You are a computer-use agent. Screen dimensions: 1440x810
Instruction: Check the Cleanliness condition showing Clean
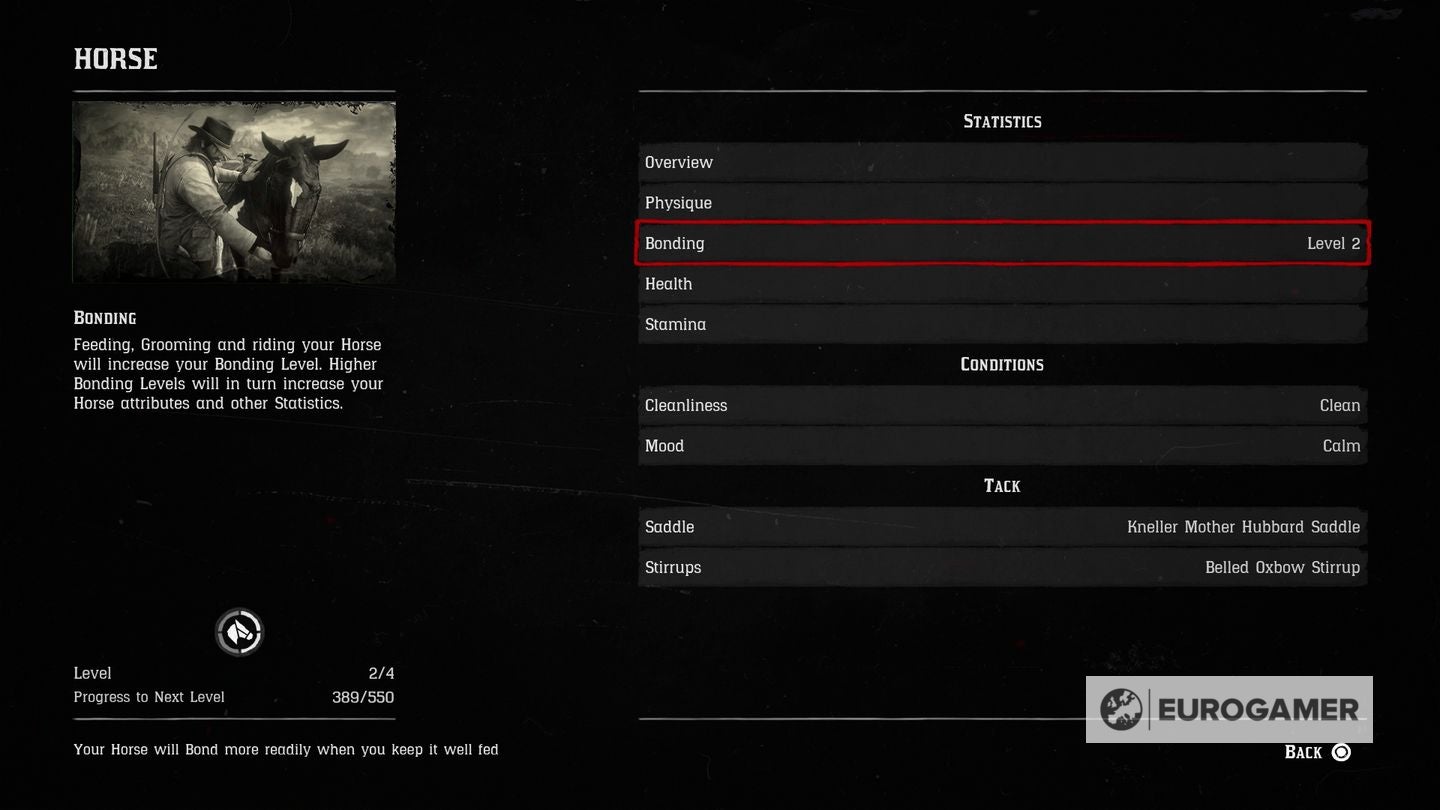click(x=1001, y=405)
